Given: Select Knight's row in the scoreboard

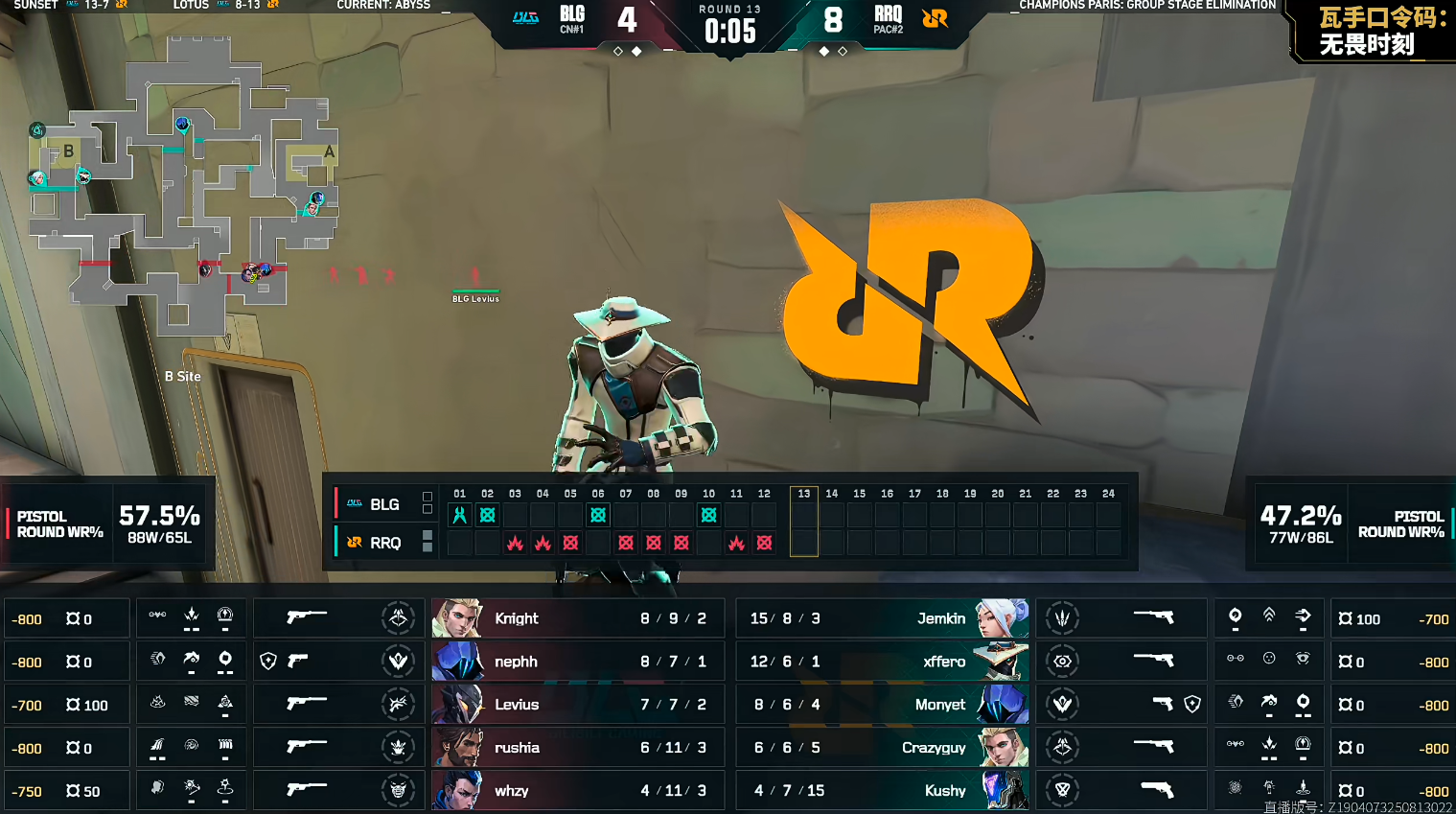Looking at the screenshot, I should (x=571, y=618).
